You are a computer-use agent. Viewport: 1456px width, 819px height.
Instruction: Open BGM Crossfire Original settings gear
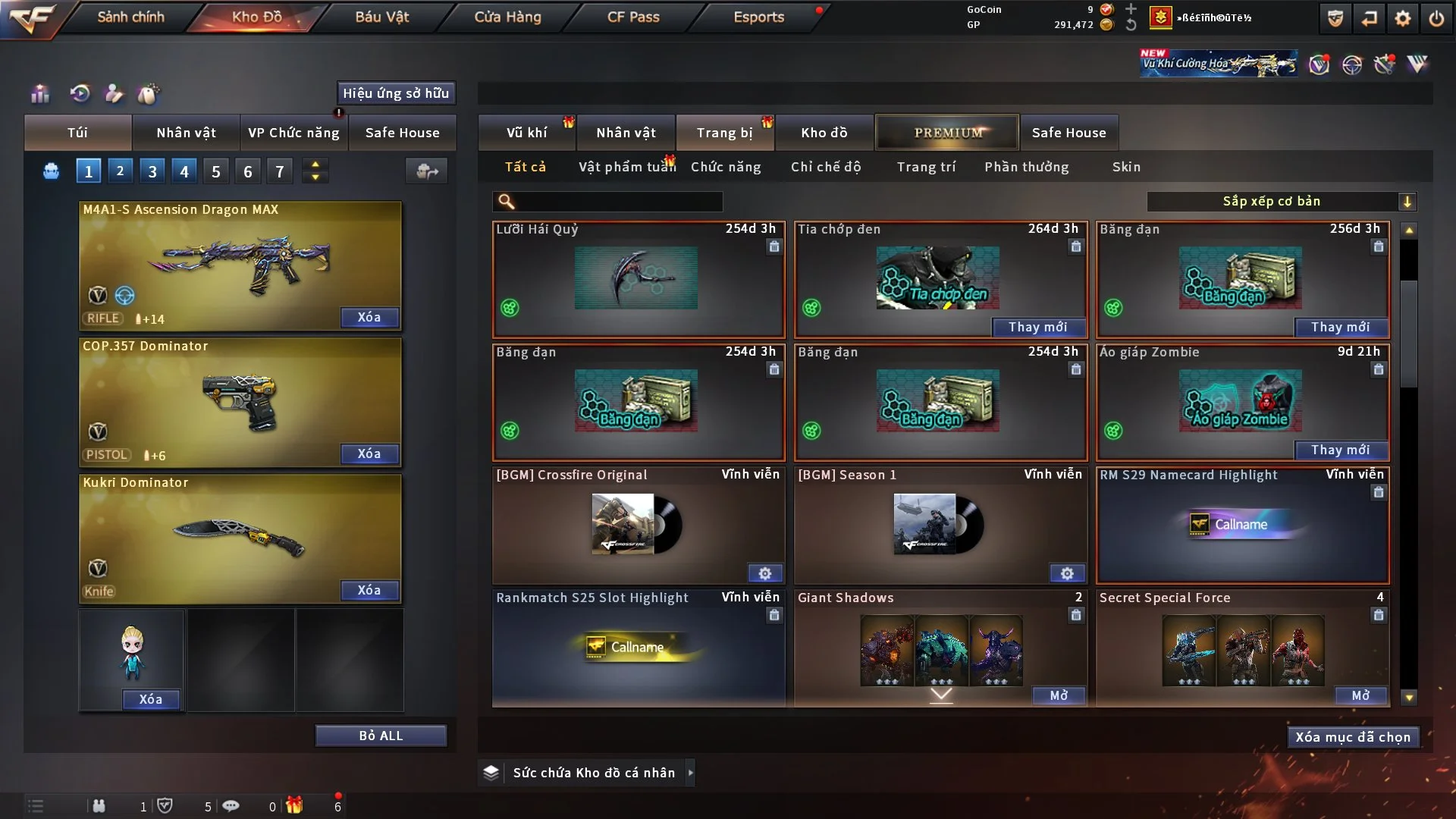coord(764,573)
